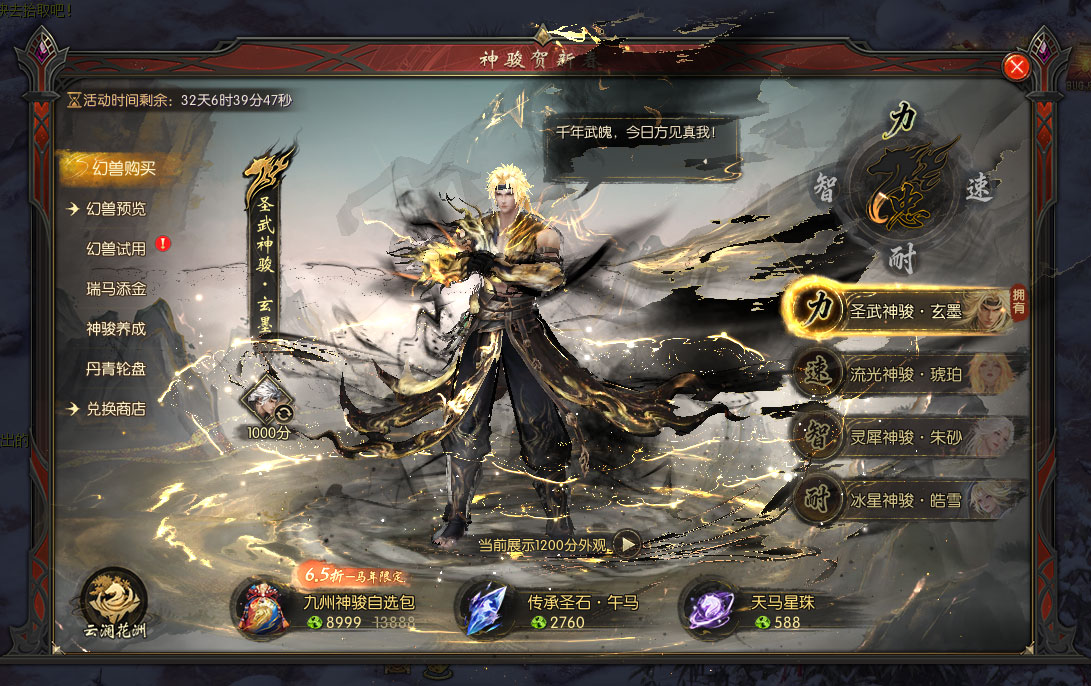Select the 丹青轮盘 entry
Viewport: 1091px width, 686px height.
[116, 368]
